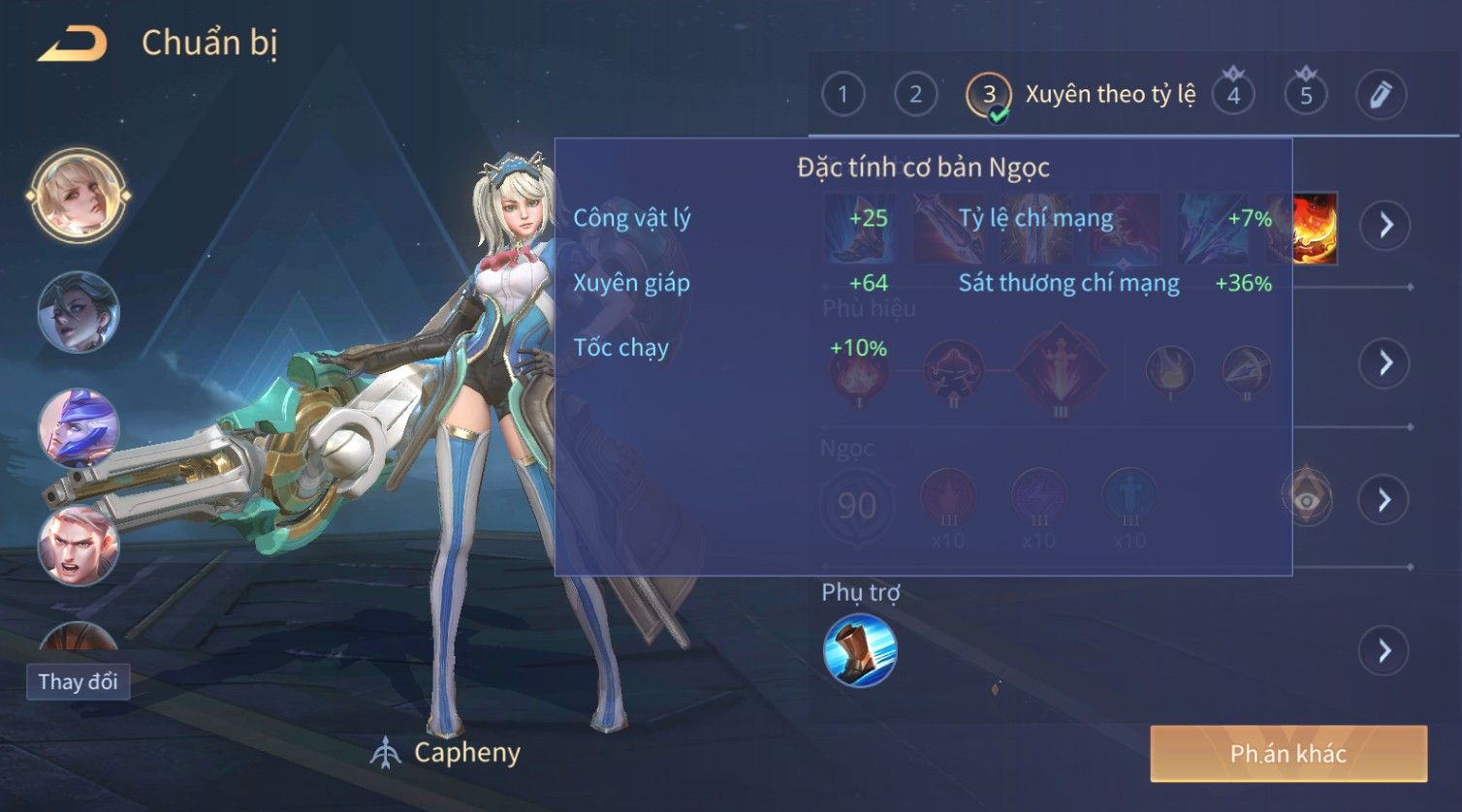The width and height of the screenshot is (1462, 812).
Task: Open the Ngọc rune settings arrow
Action: point(1384,500)
